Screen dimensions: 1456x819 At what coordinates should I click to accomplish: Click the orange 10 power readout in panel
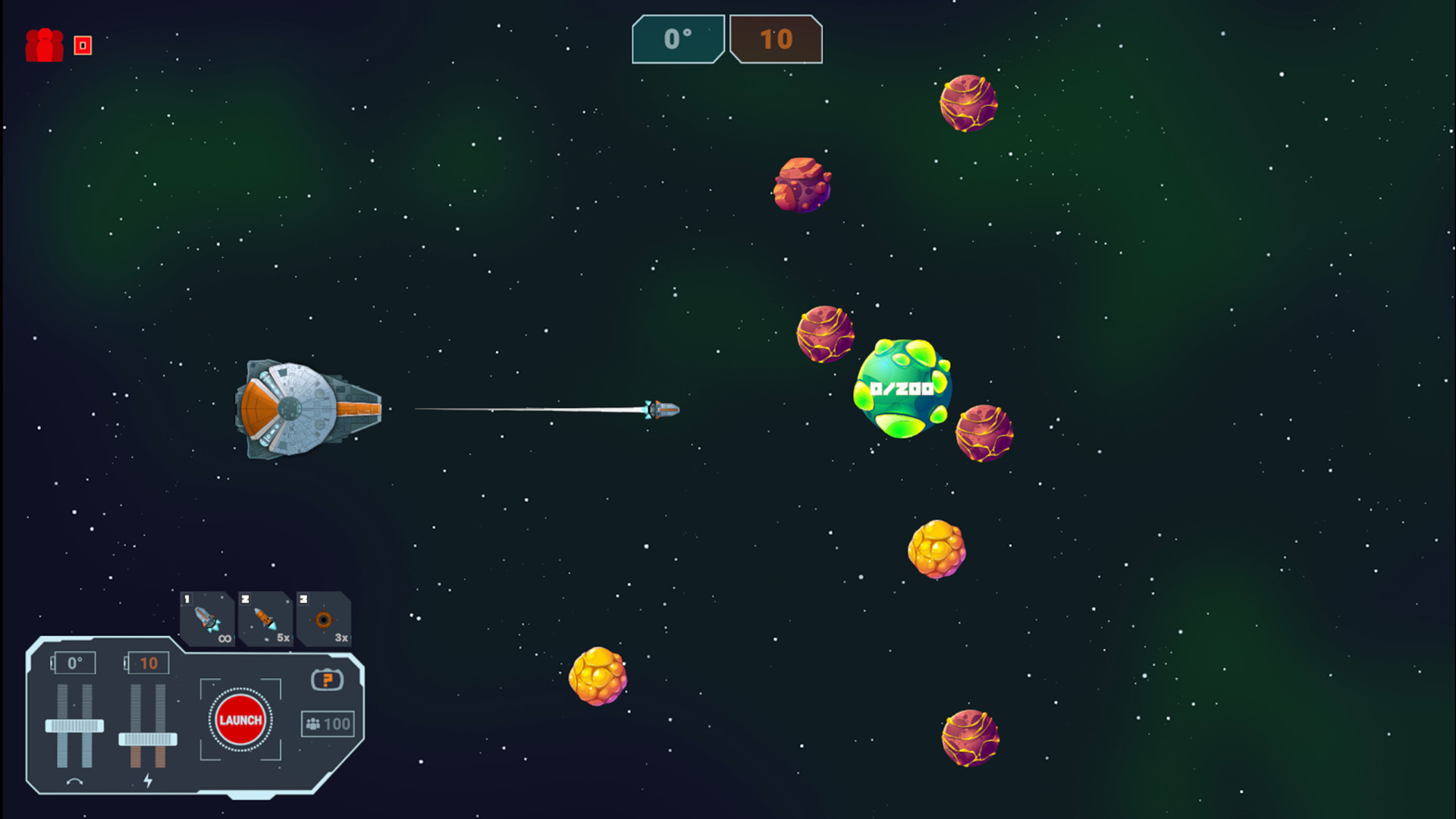click(149, 662)
